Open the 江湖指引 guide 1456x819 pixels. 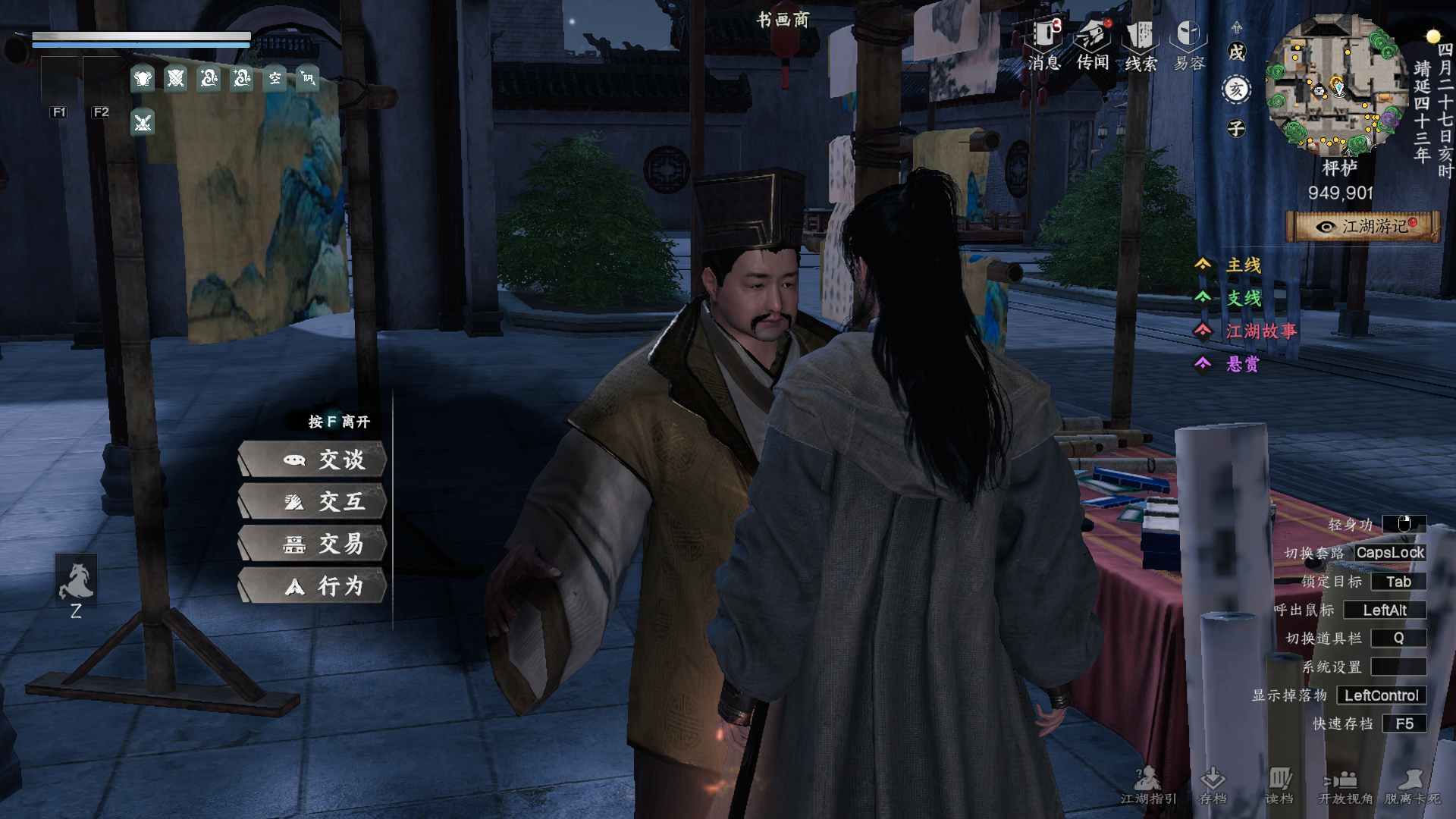1148,786
